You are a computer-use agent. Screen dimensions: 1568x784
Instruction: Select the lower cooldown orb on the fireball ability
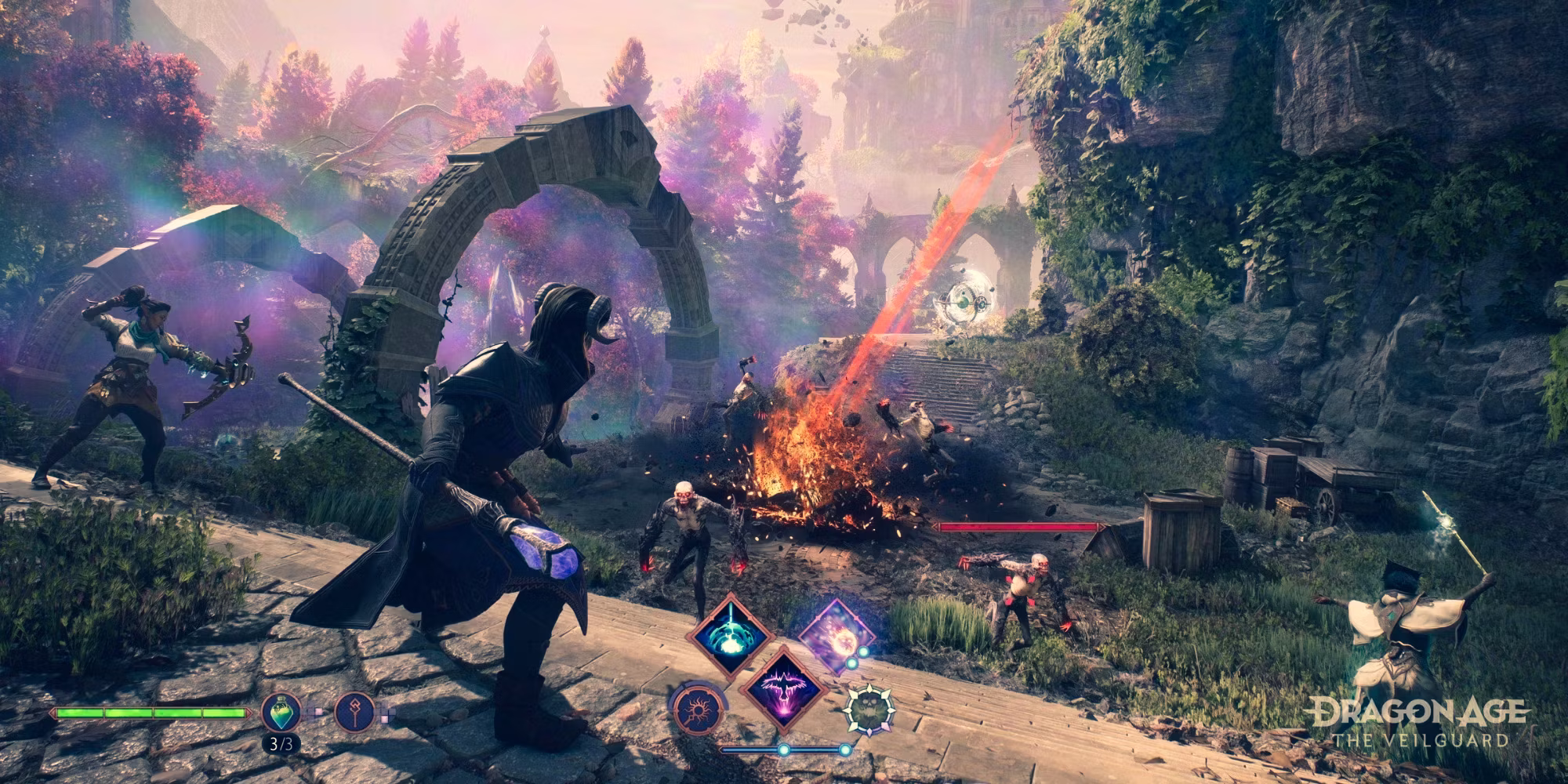click(851, 663)
